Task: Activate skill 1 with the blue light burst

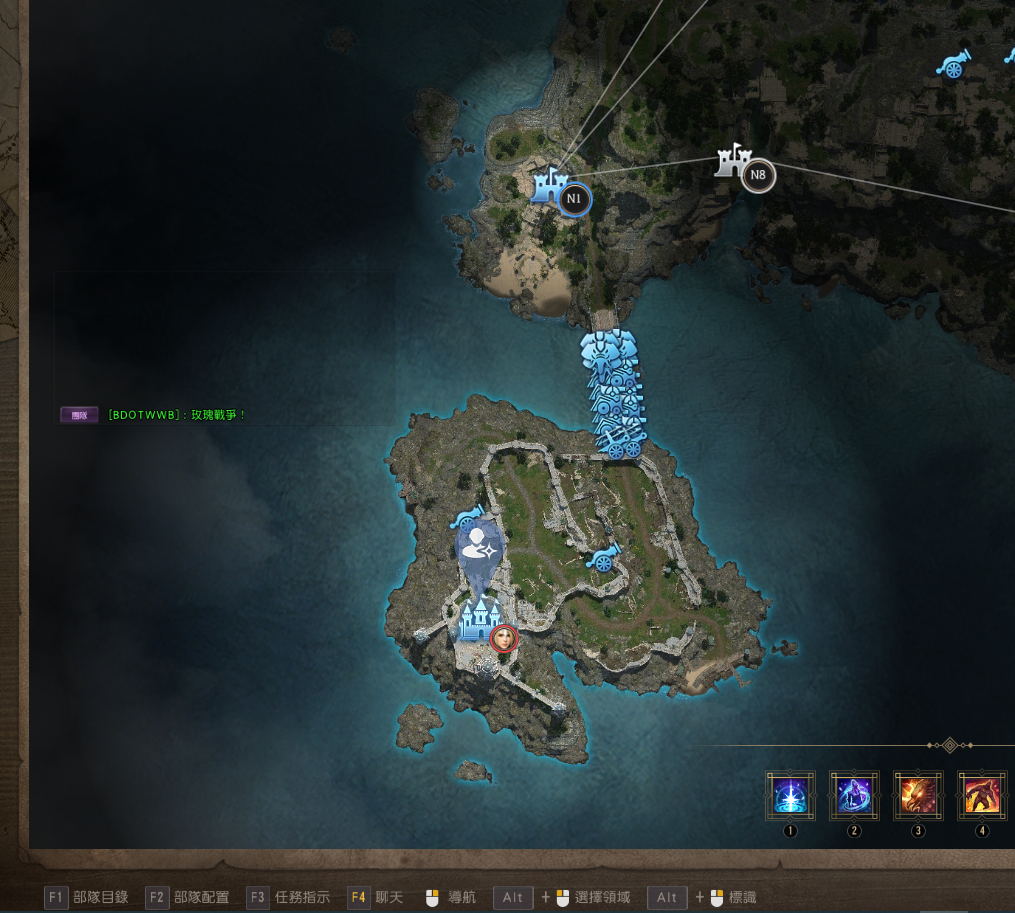Action: (x=790, y=796)
